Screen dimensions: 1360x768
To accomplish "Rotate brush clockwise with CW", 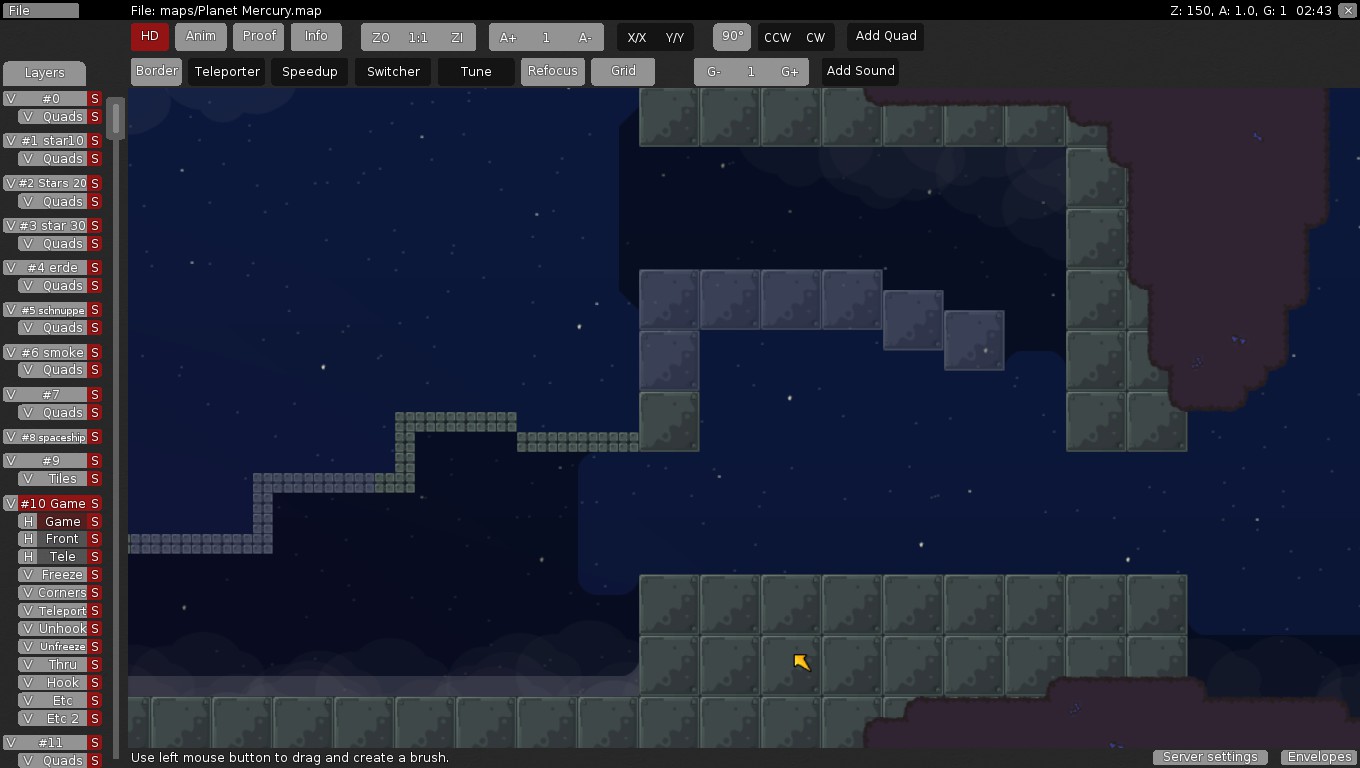I will click(x=816, y=38).
